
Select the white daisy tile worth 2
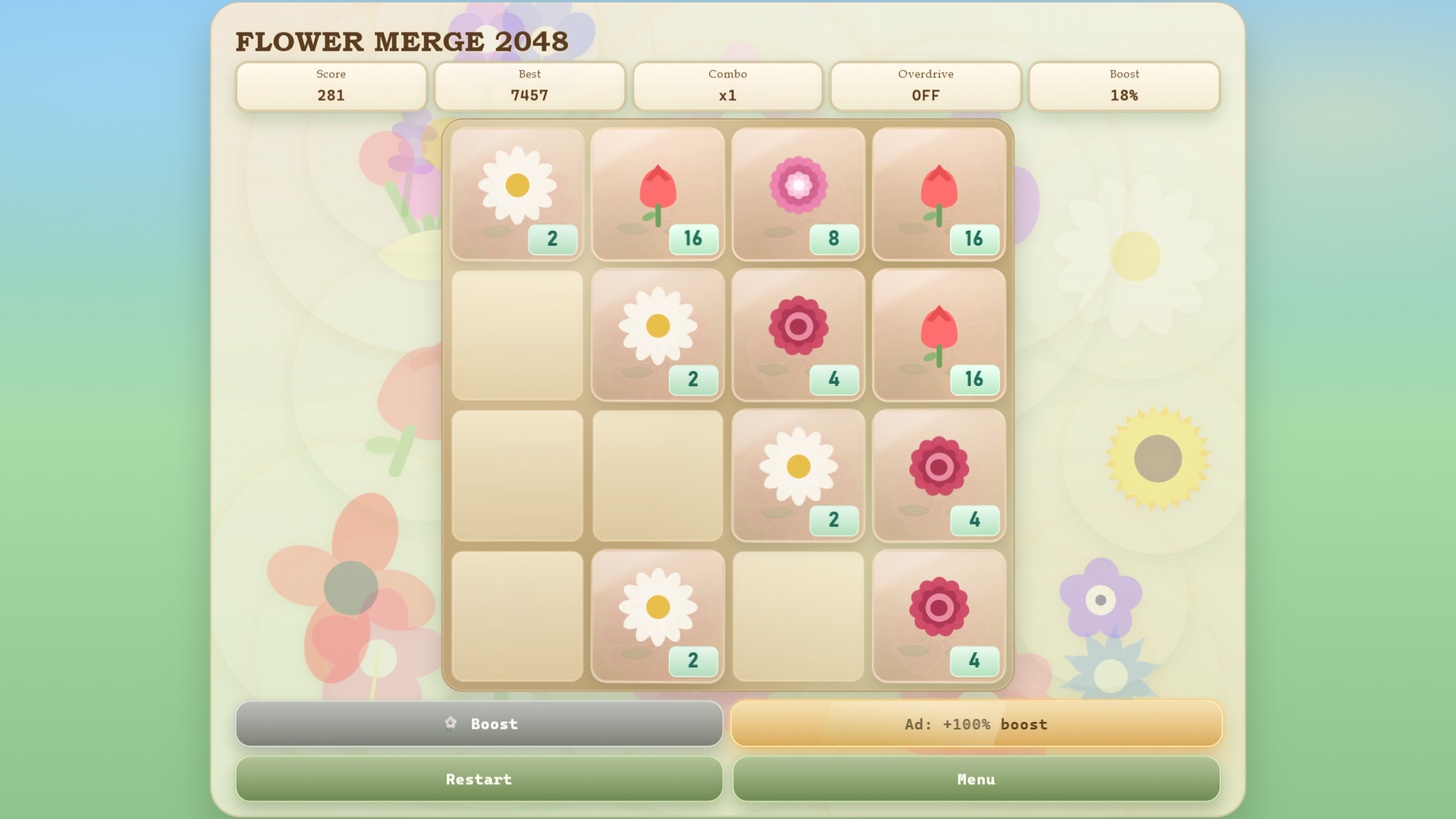[x=516, y=193]
